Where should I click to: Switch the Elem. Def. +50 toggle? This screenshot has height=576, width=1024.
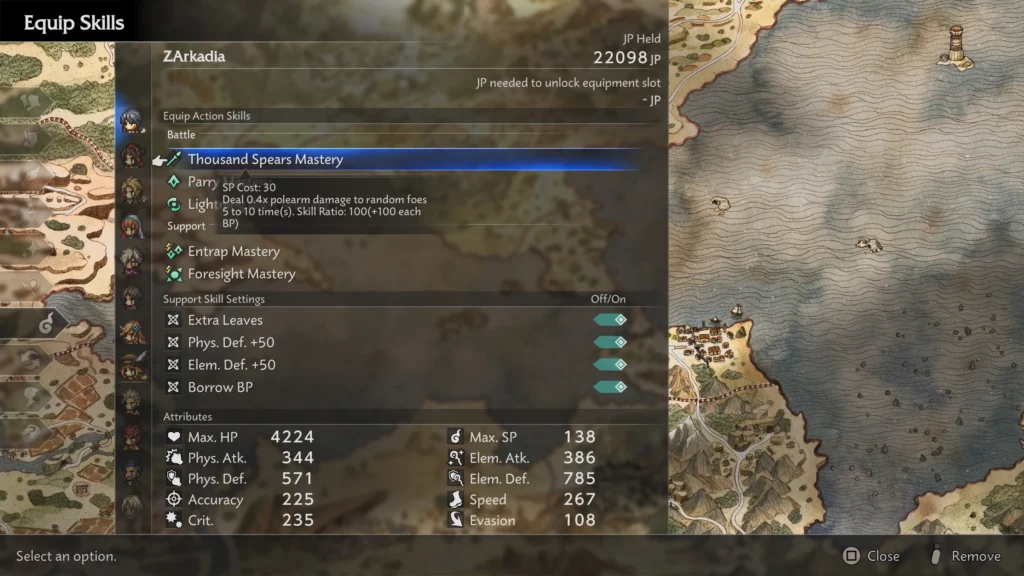[x=610, y=365]
